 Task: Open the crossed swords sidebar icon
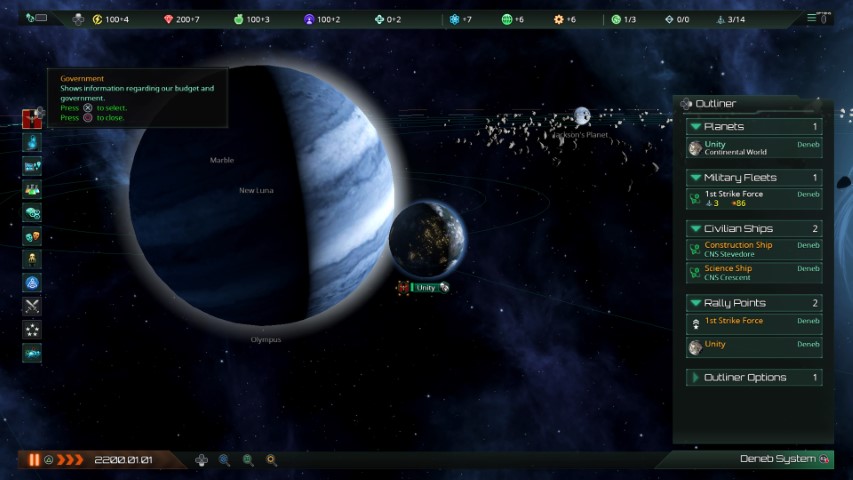32,306
